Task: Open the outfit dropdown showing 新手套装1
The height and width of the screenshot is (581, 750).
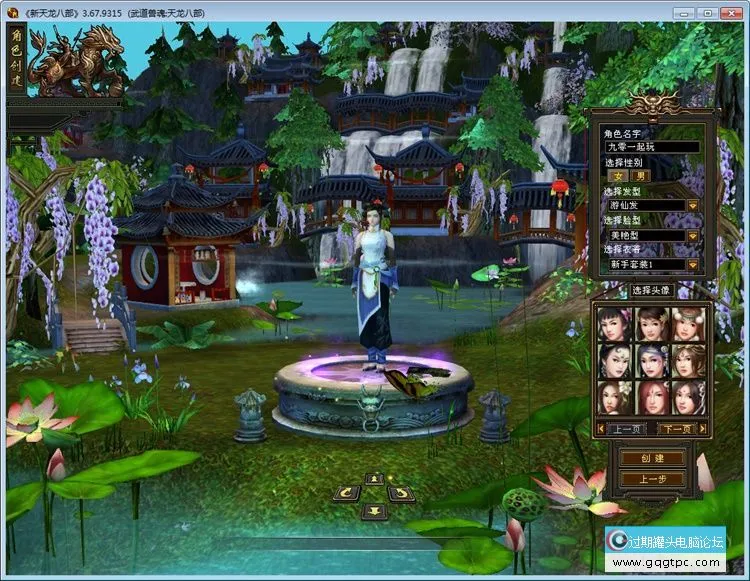Action: pos(692,264)
